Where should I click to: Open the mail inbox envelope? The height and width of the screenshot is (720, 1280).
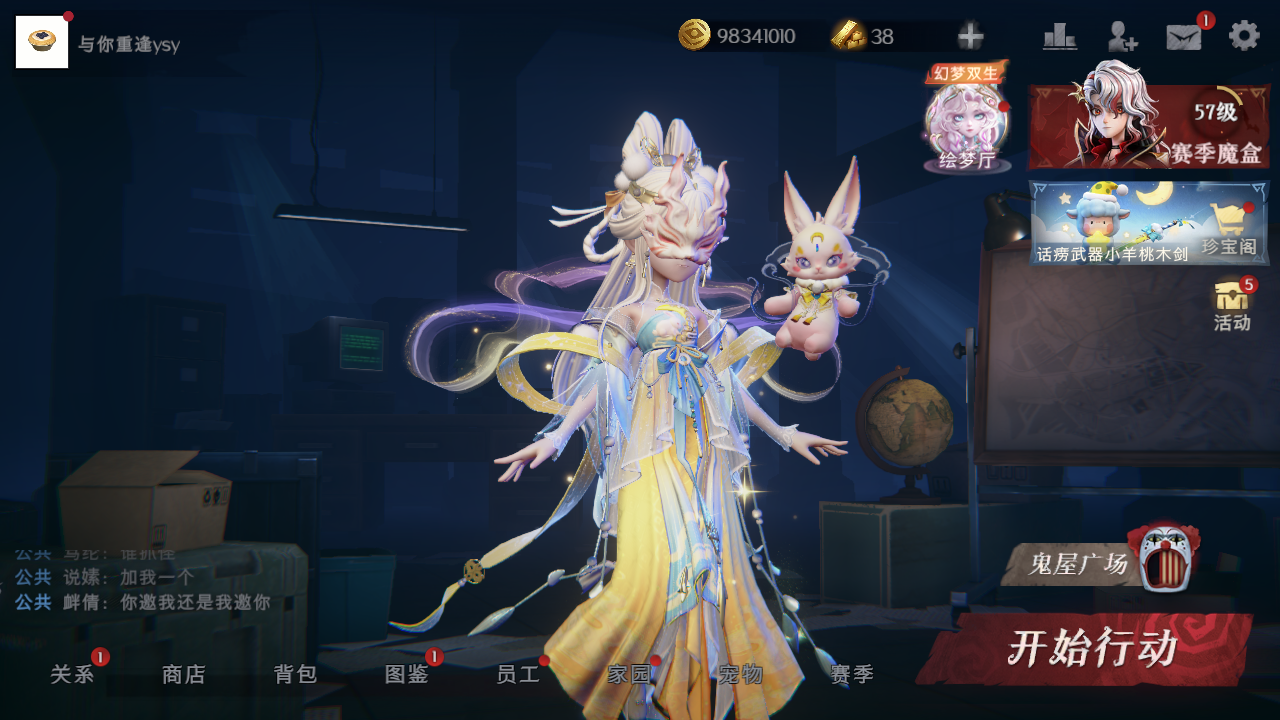[1184, 37]
